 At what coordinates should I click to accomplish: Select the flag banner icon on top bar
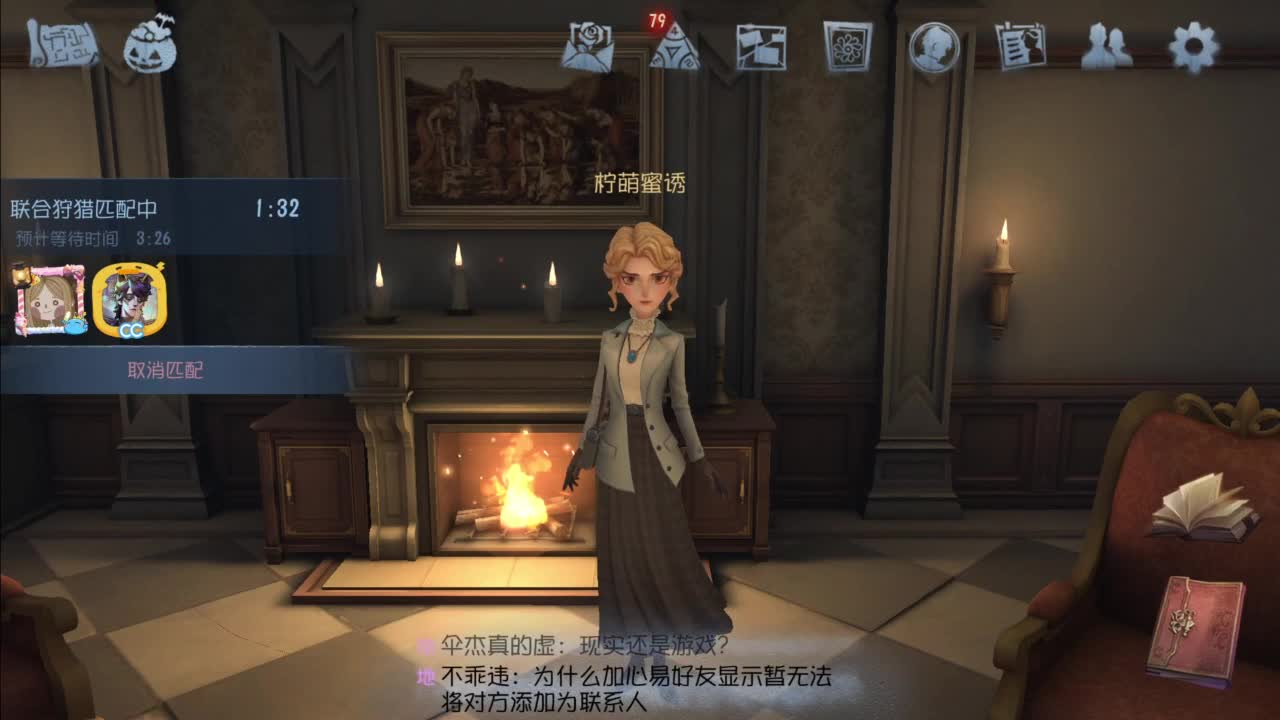(763, 45)
